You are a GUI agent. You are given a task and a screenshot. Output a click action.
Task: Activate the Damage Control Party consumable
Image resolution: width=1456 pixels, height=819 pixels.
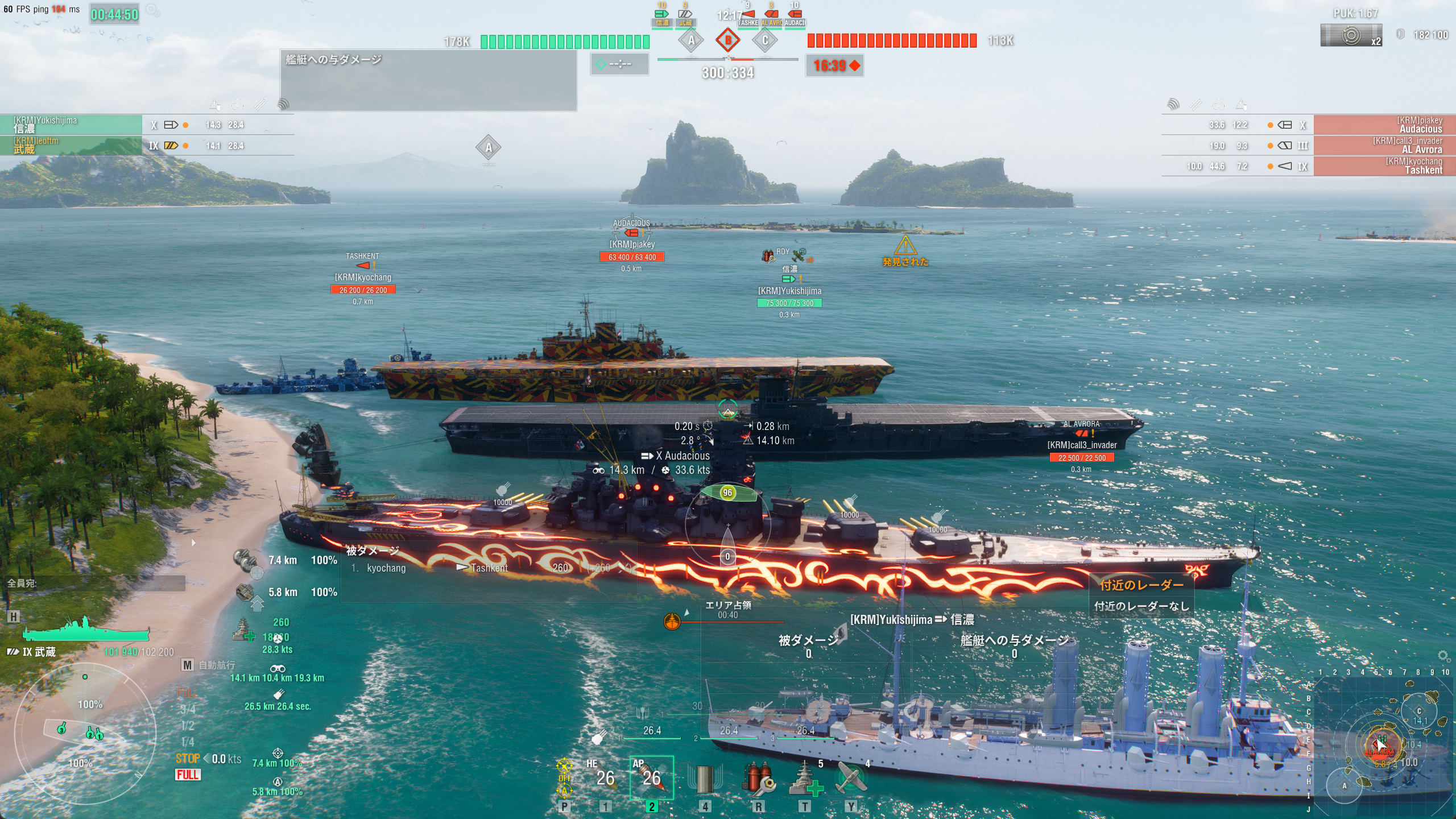pos(758,779)
